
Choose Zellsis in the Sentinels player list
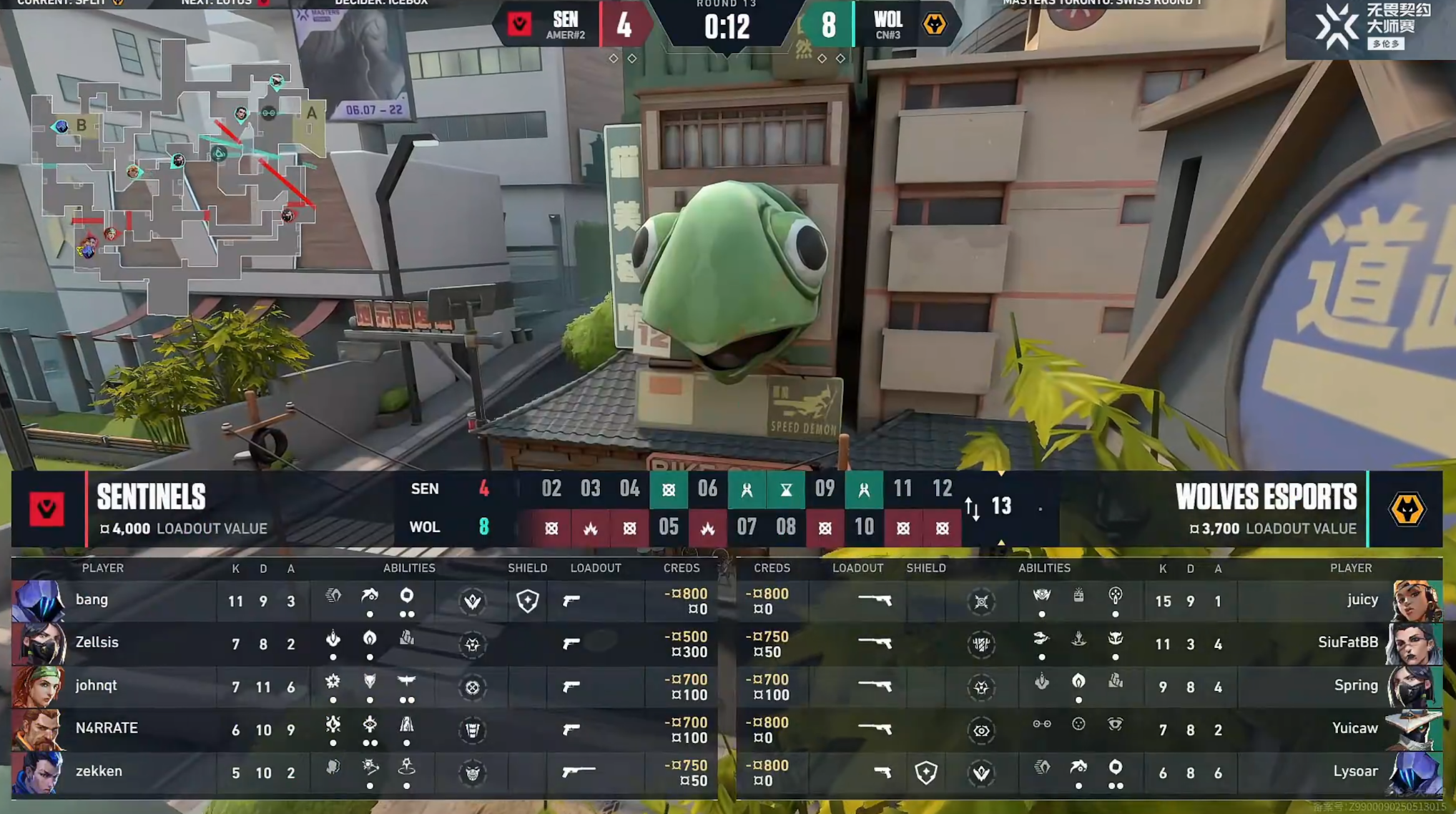tap(97, 643)
